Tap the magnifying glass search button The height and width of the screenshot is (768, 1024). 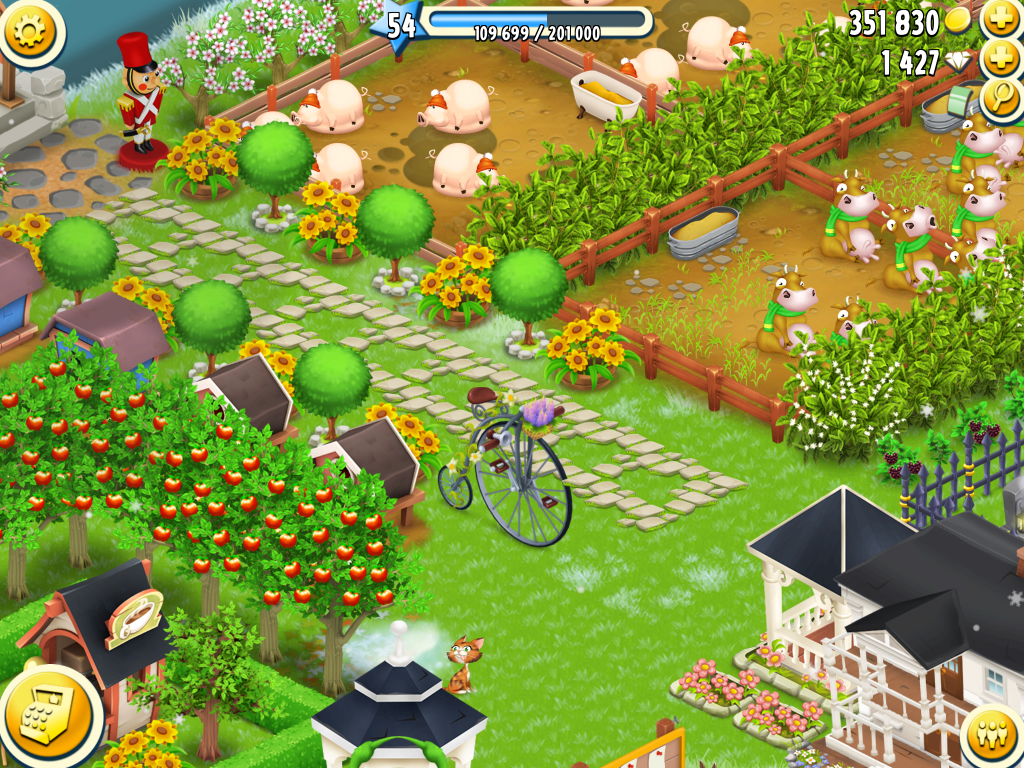click(1001, 98)
